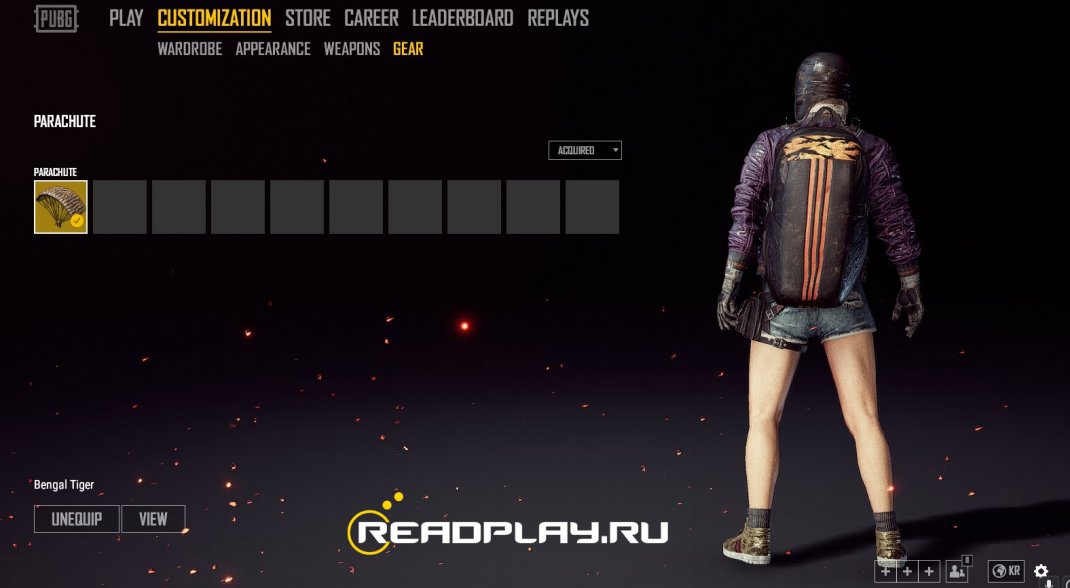Screen dimensions: 1070x588
Task: Open the Replays menu
Action: click(558, 18)
